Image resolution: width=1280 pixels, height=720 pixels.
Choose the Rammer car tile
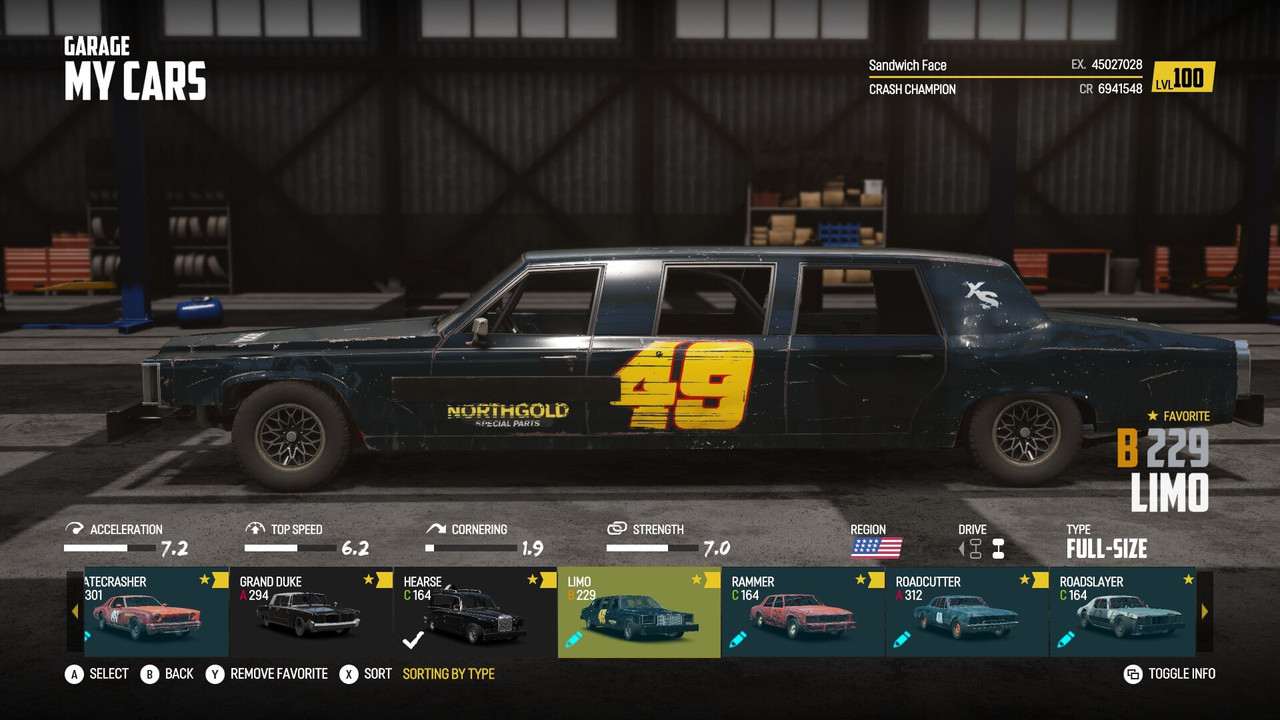[803, 612]
